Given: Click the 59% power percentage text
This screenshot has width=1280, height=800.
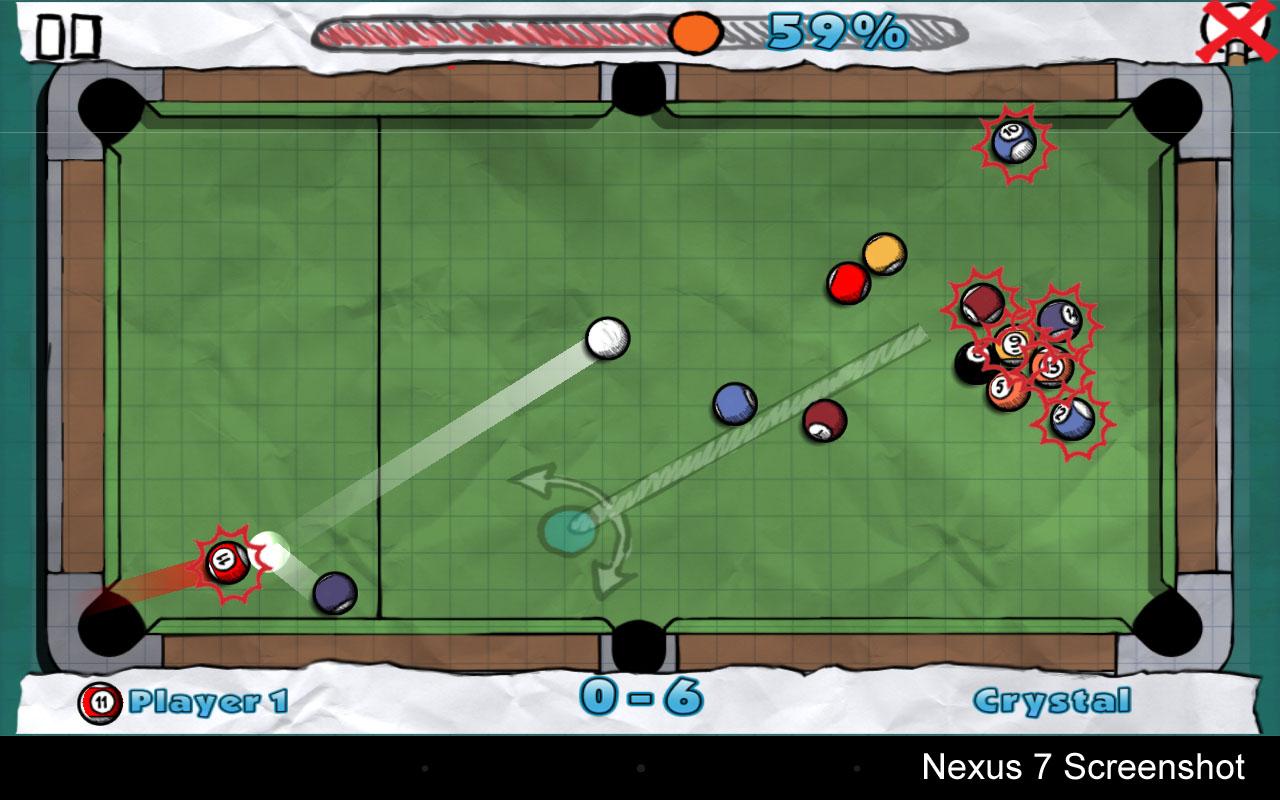Looking at the screenshot, I should tap(836, 32).
